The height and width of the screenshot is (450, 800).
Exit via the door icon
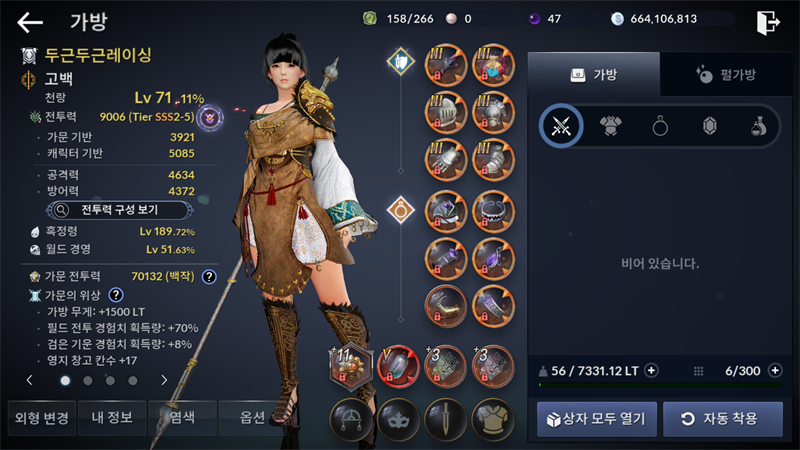(x=768, y=21)
